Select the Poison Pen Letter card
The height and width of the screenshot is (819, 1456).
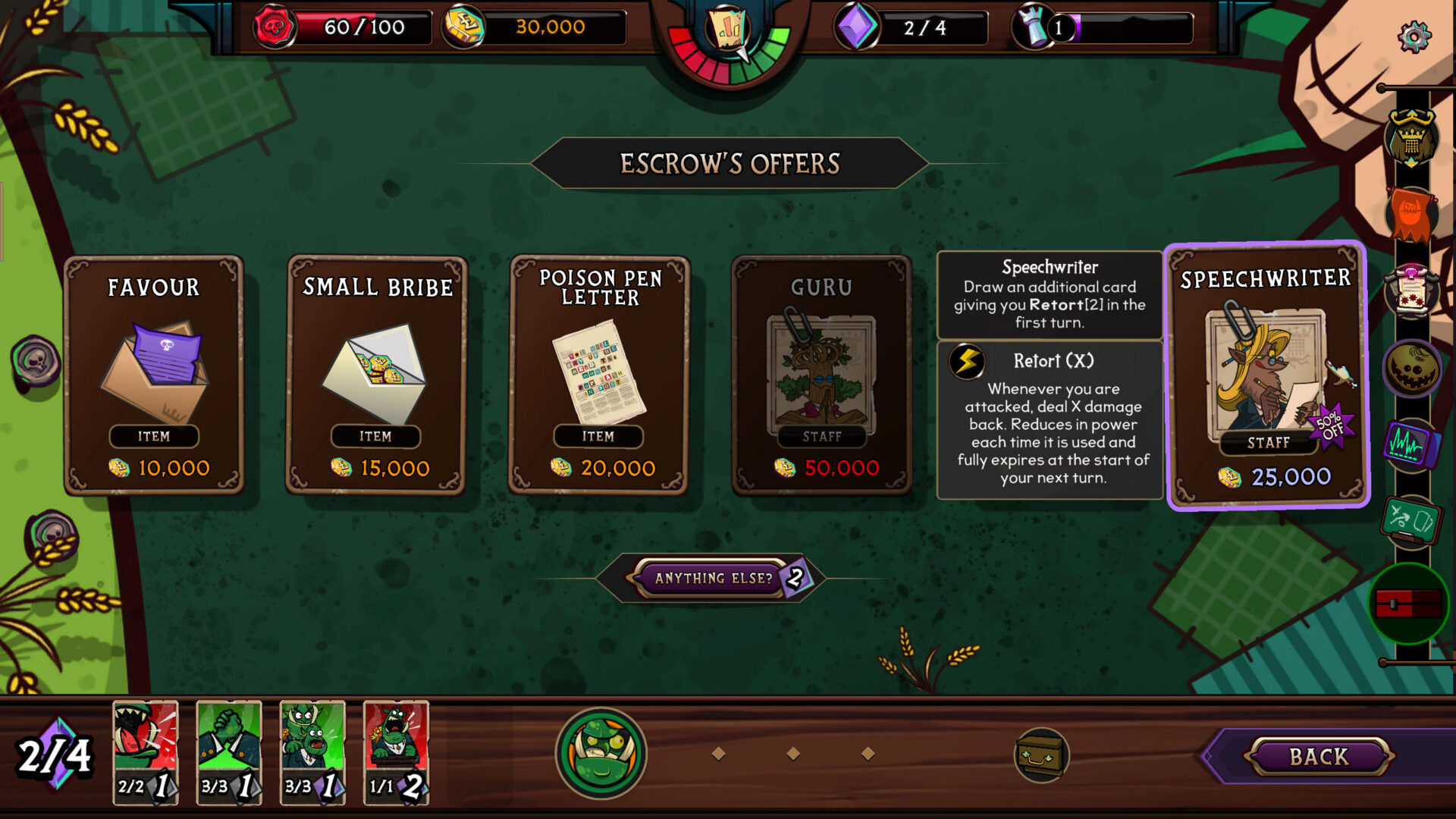[598, 375]
